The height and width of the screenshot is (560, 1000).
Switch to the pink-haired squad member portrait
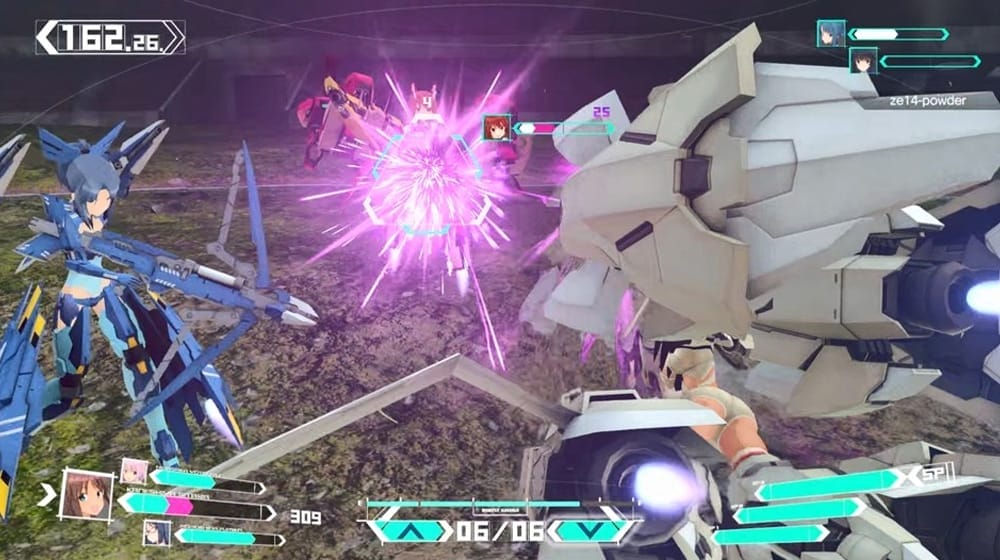[x=134, y=471]
